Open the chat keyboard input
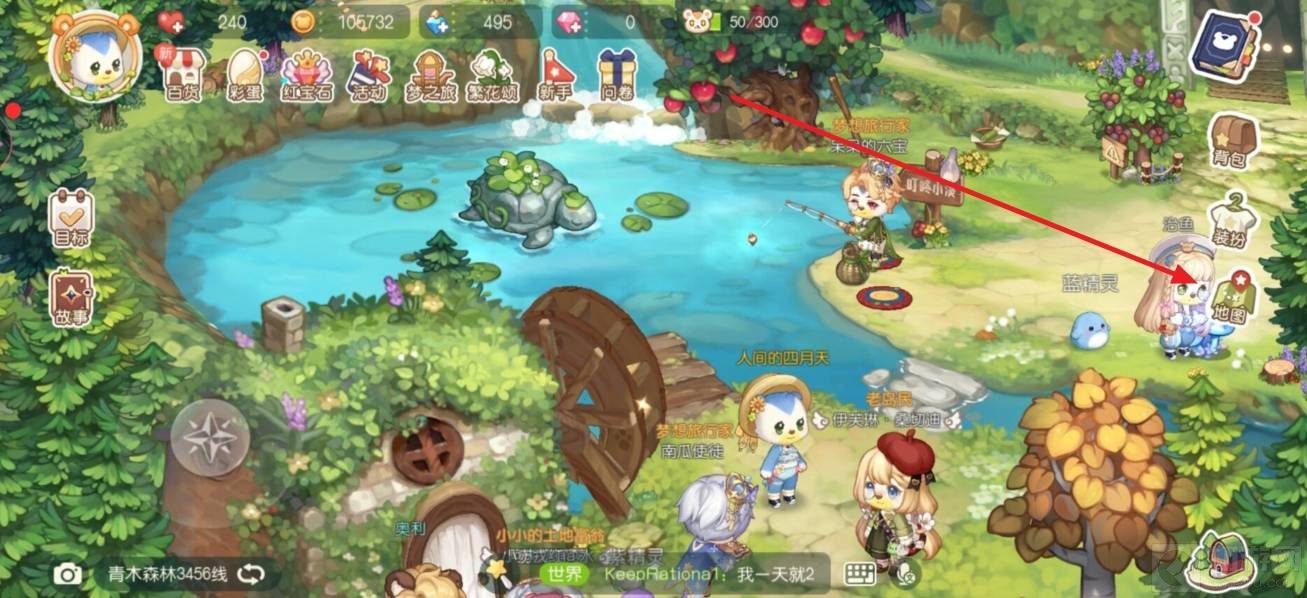The width and height of the screenshot is (1307, 598). click(859, 574)
